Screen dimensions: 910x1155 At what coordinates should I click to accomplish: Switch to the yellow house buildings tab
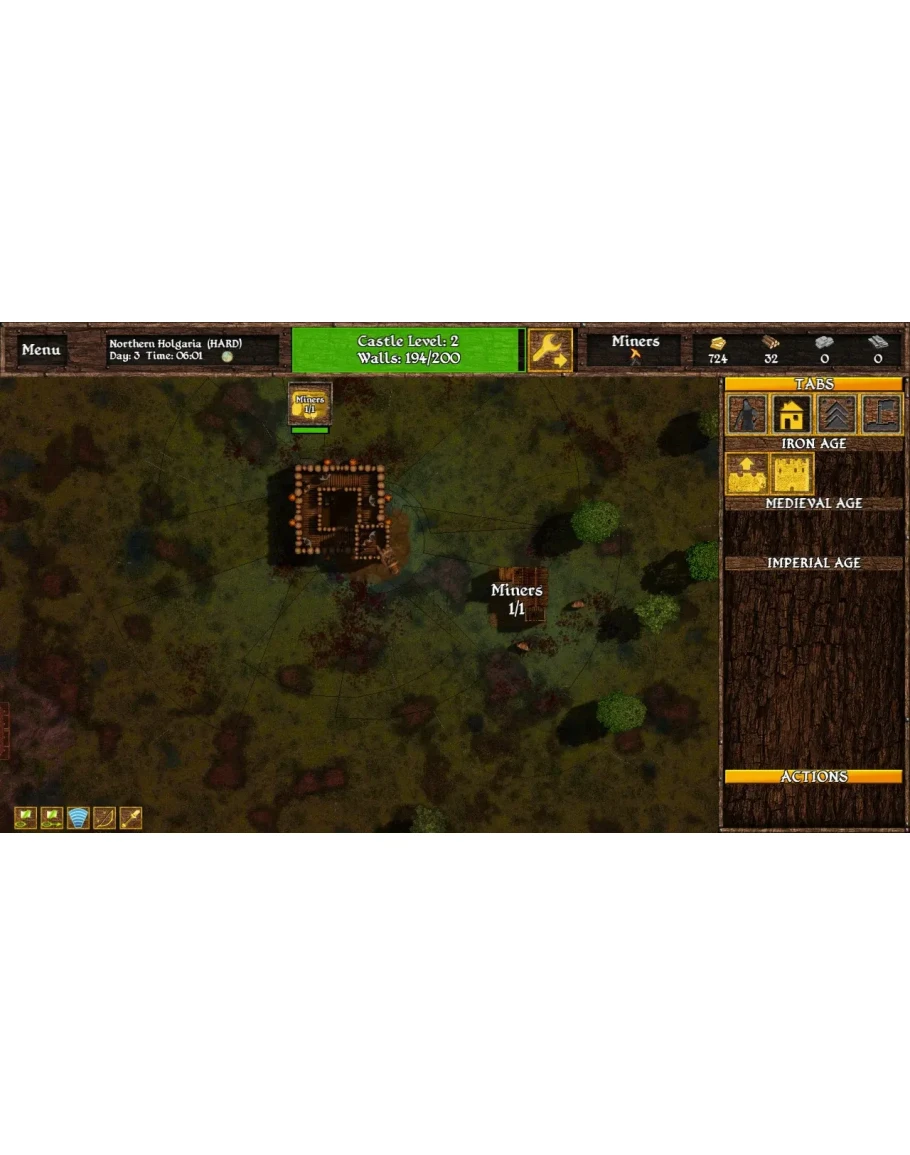tap(792, 414)
